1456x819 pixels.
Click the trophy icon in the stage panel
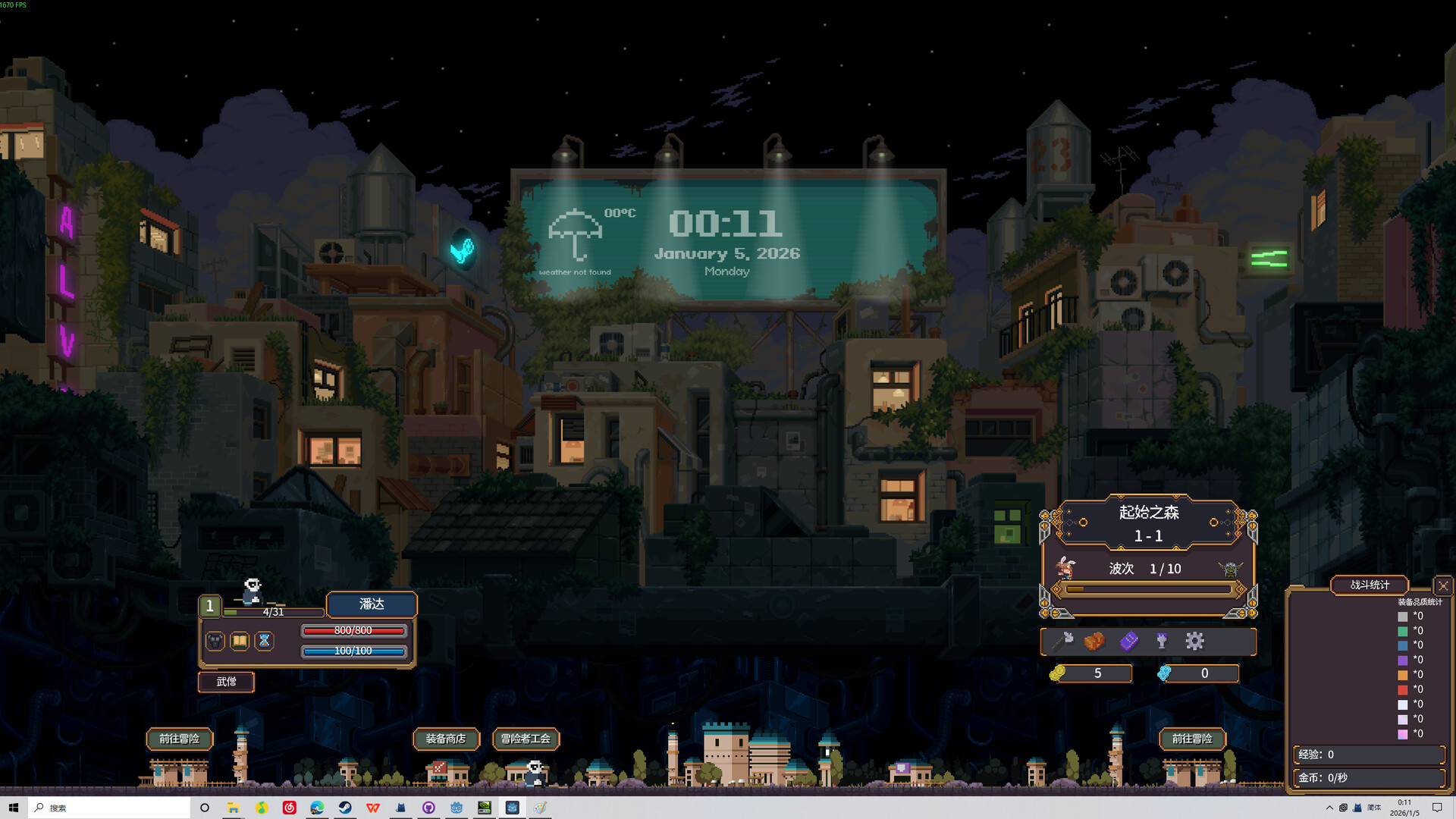click(1161, 641)
